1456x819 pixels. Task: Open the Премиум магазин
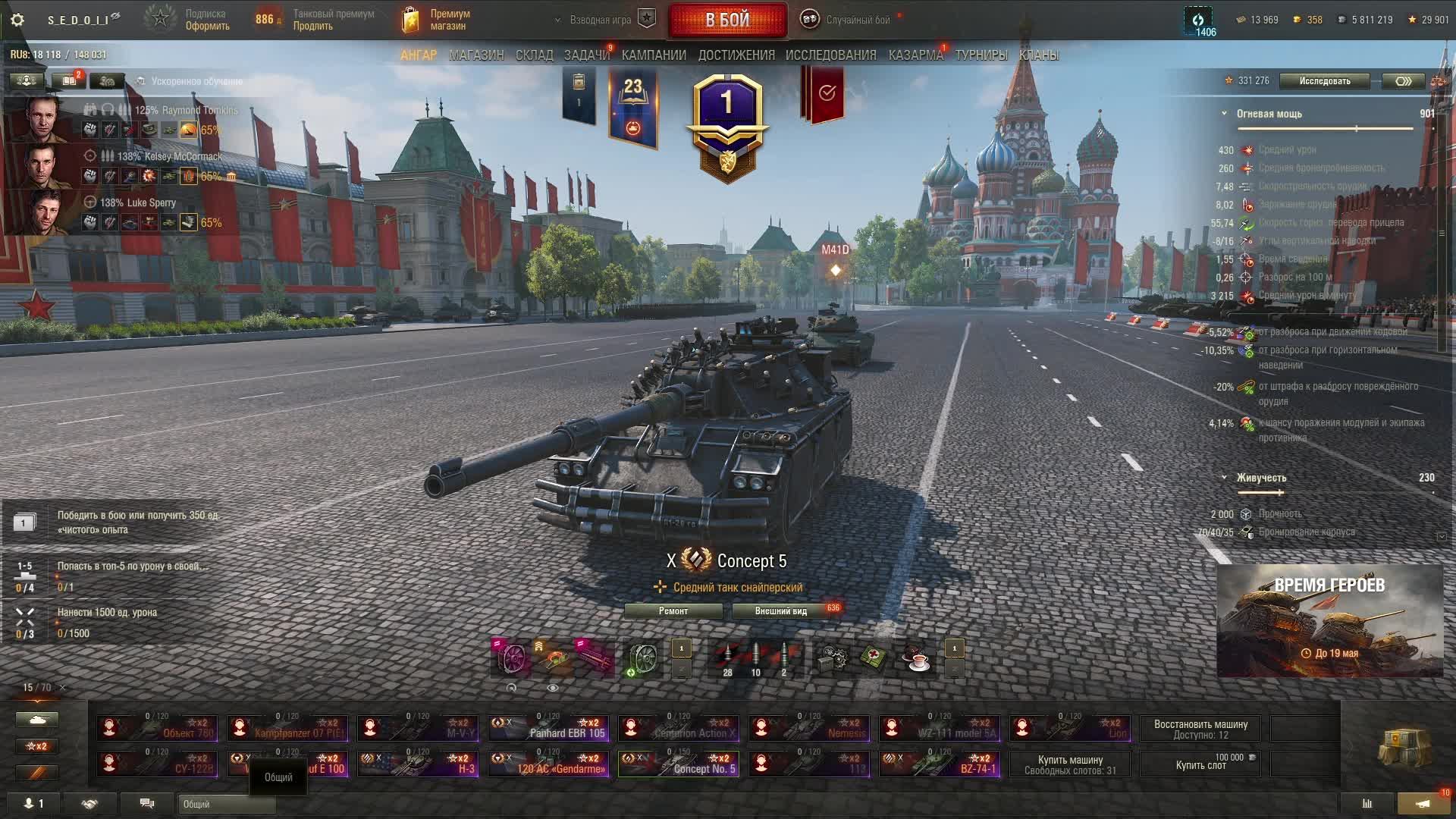click(x=436, y=20)
